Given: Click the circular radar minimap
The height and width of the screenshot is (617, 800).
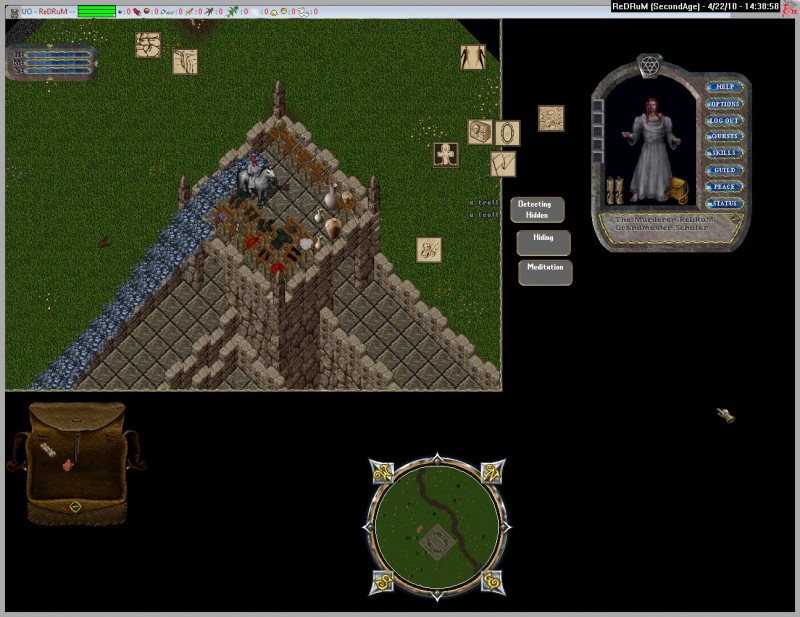Looking at the screenshot, I should point(436,524).
